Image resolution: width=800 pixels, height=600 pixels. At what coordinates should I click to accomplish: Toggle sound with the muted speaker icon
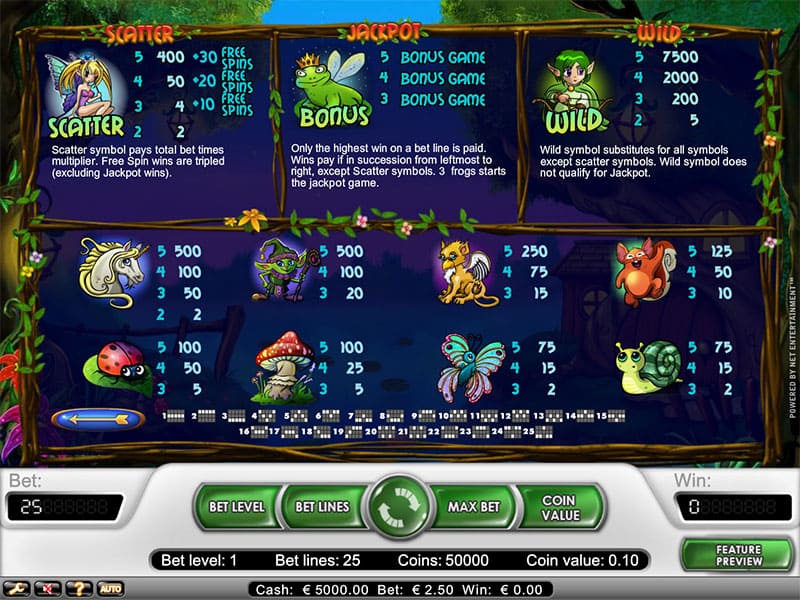point(48,588)
